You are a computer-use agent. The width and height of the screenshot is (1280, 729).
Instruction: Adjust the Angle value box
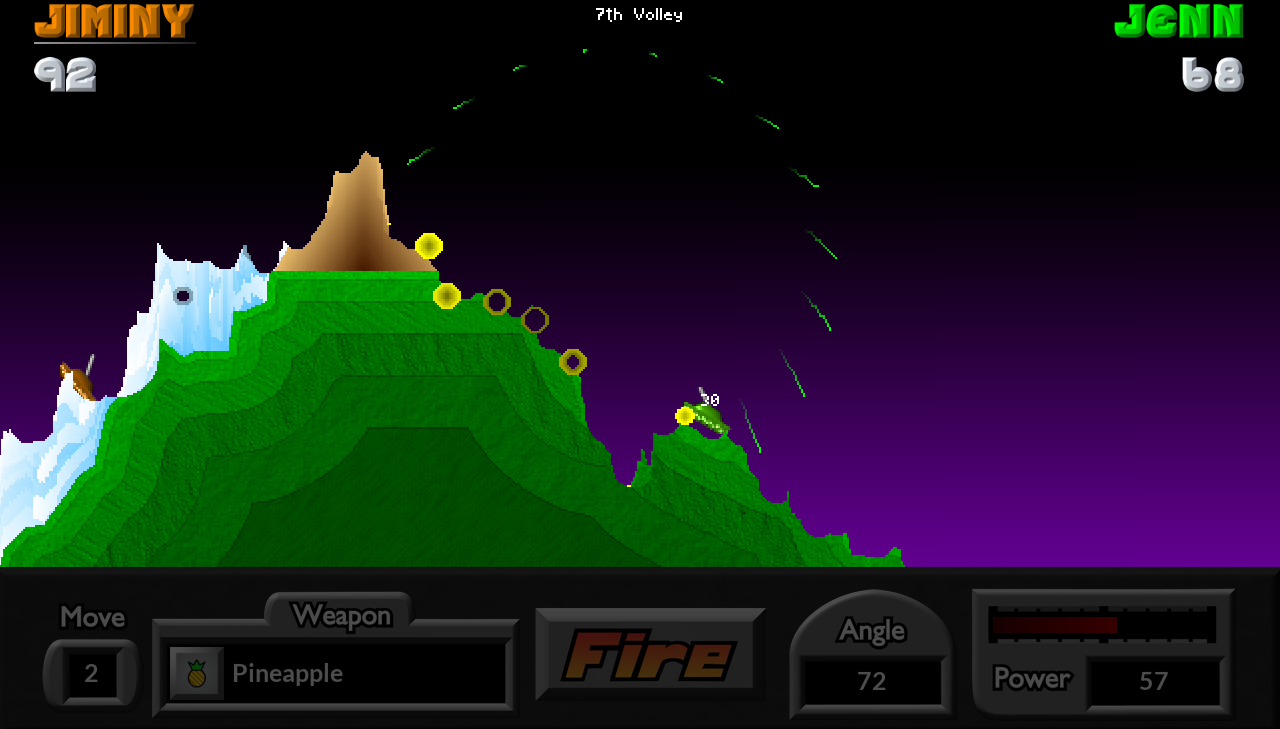[872, 681]
